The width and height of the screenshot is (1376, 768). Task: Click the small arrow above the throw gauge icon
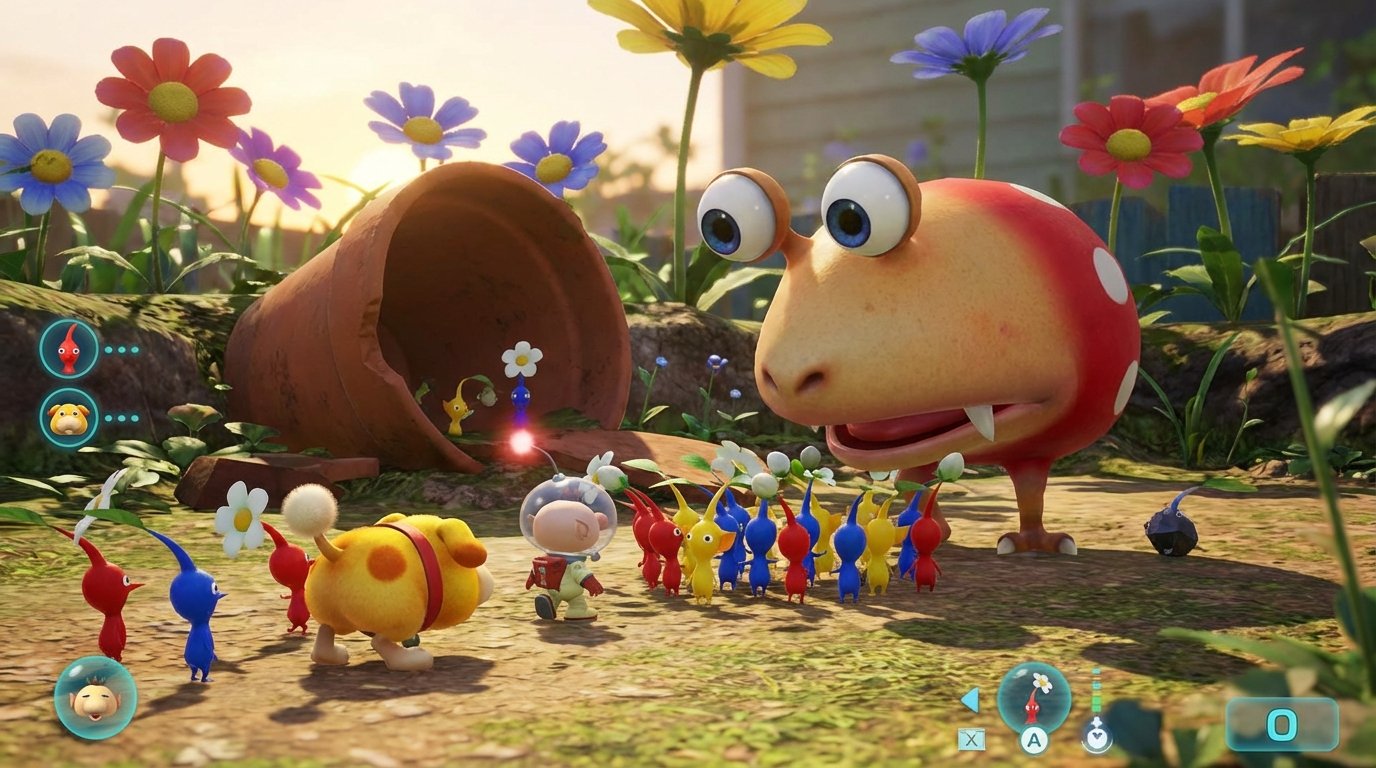pyautogui.click(x=1096, y=722)
